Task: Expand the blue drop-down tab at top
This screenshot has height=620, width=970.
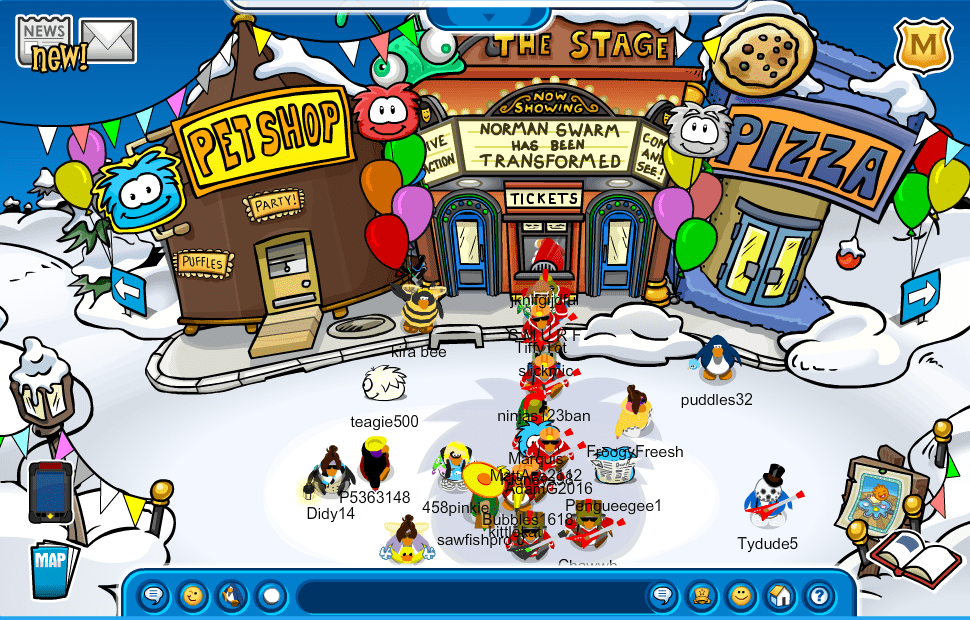Action: coord(489,16)
